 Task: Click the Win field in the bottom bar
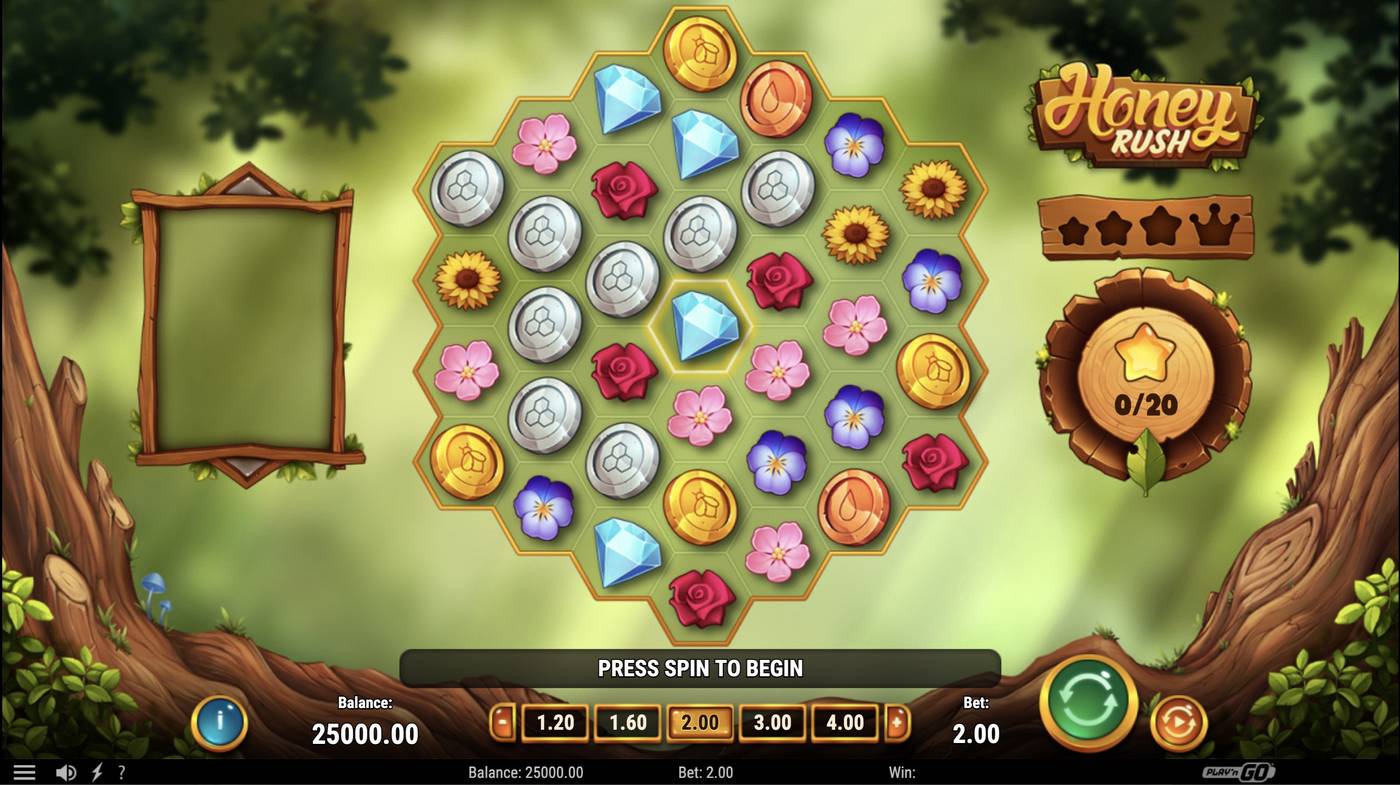click(905, 771)
